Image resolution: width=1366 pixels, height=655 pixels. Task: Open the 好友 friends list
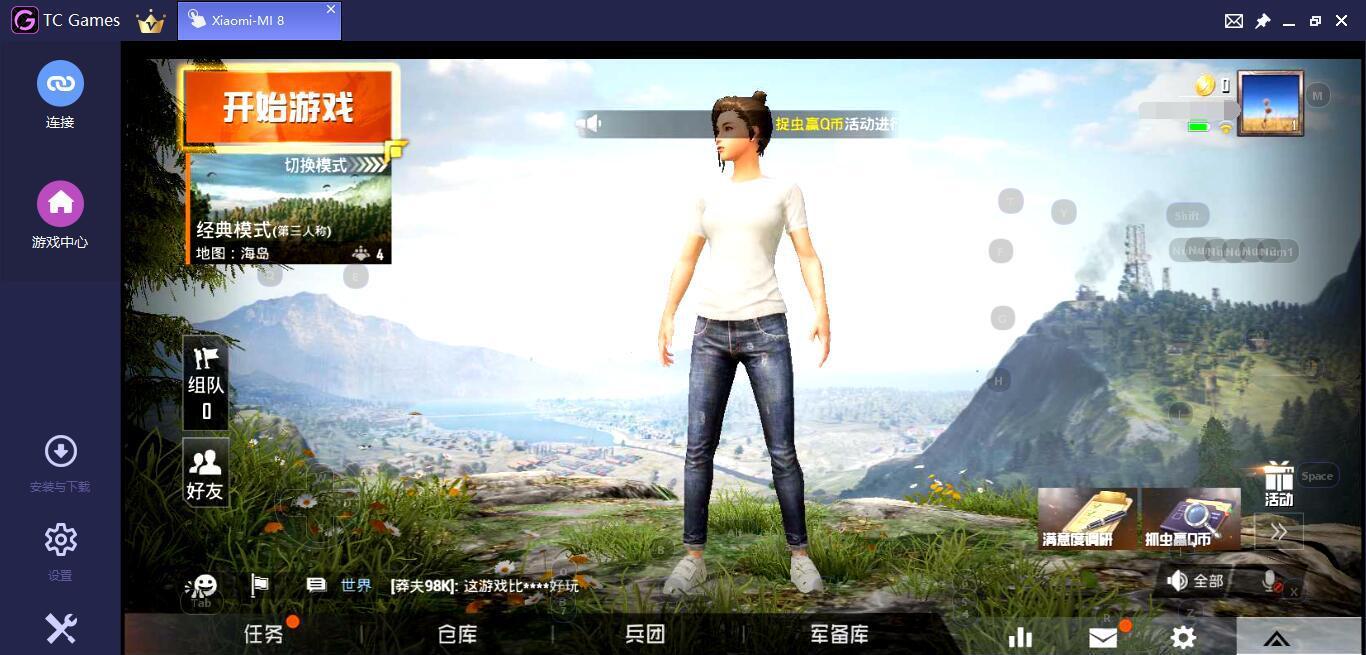205,473
